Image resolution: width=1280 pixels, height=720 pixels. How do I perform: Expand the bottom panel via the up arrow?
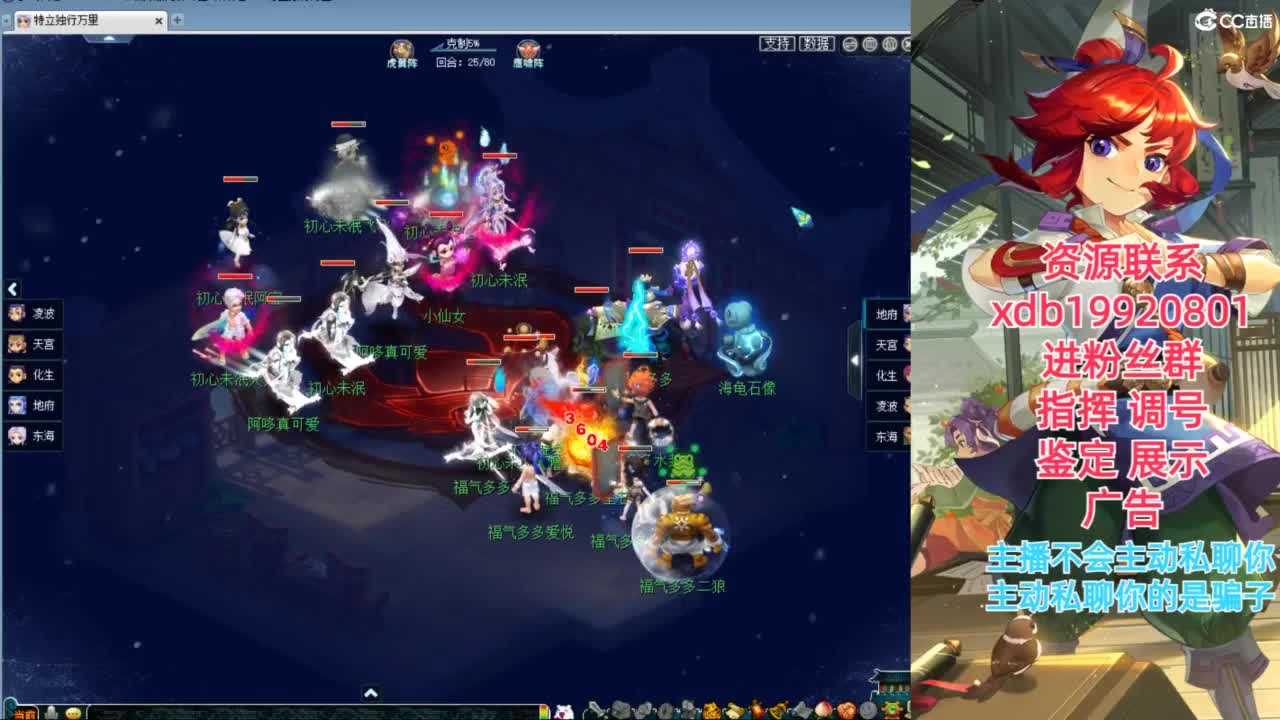370,693
